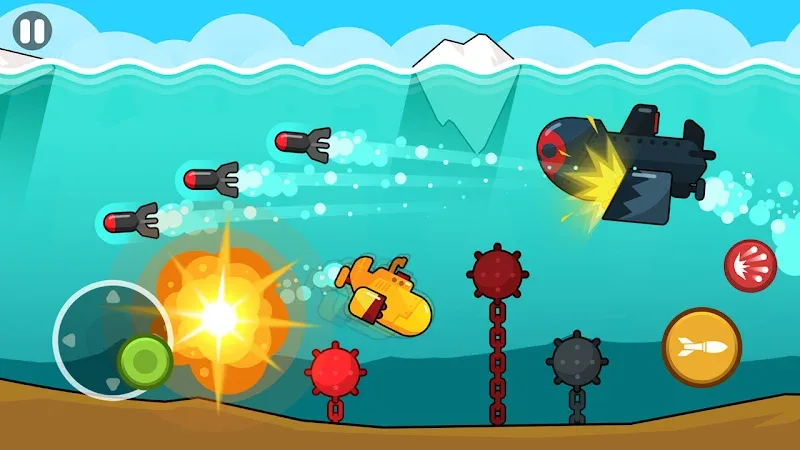Fire a torpedo with the orange button
The image size is (800, 450).
pyautogui.click(x=701, y=347)
